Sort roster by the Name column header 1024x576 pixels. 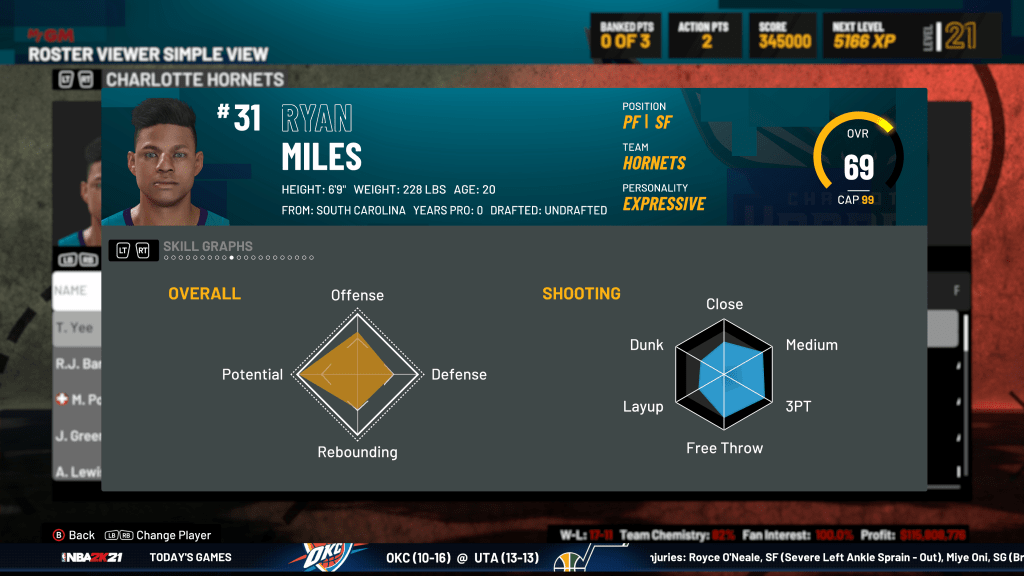72,290
